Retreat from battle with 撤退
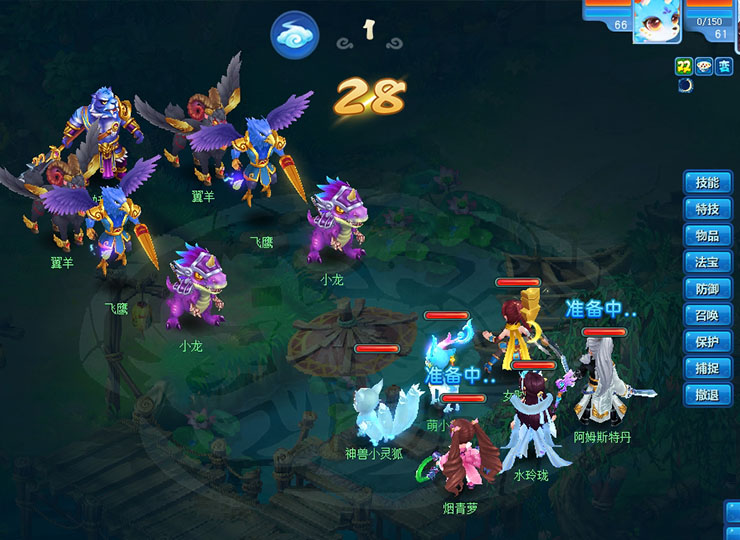This screenshot has width=740, height=540. (707, 395)
